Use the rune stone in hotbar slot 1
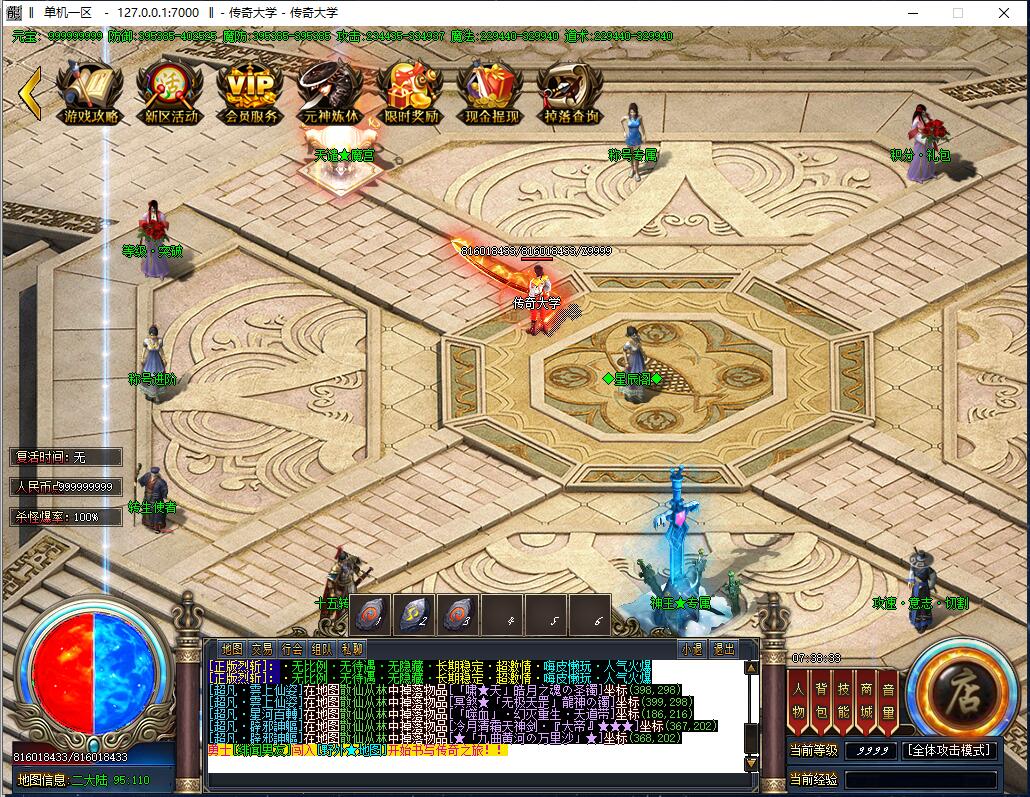The height and width of the screenshot is (797, 1030). (371, 614)
